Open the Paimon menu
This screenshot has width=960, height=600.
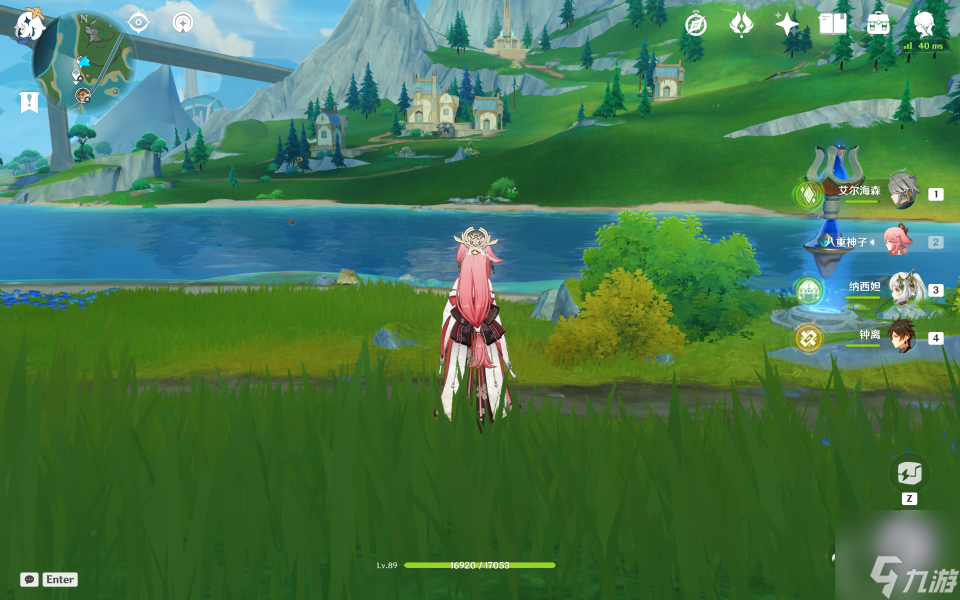coord(28,25)
